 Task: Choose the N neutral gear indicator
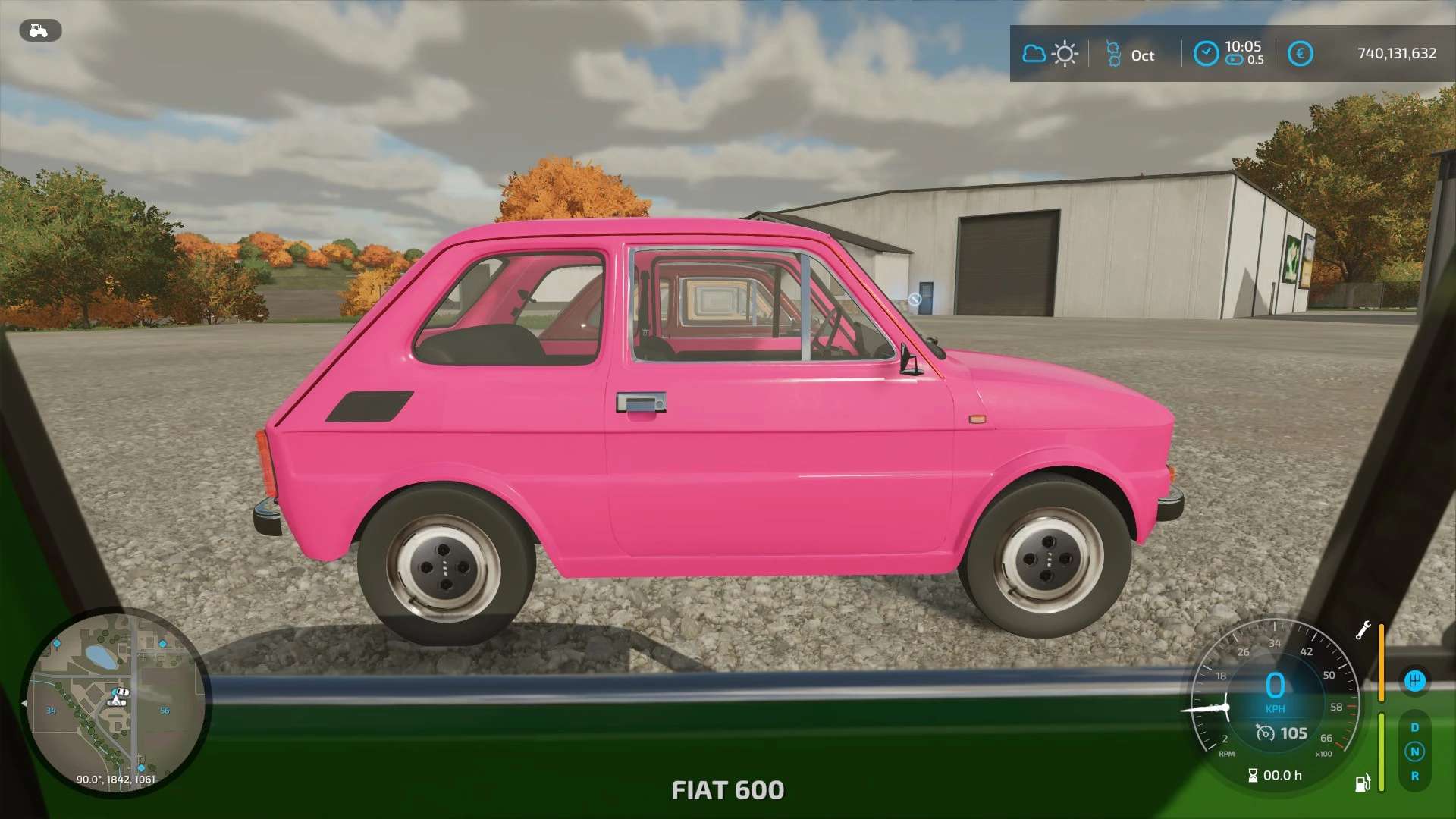click(1414, 752)
